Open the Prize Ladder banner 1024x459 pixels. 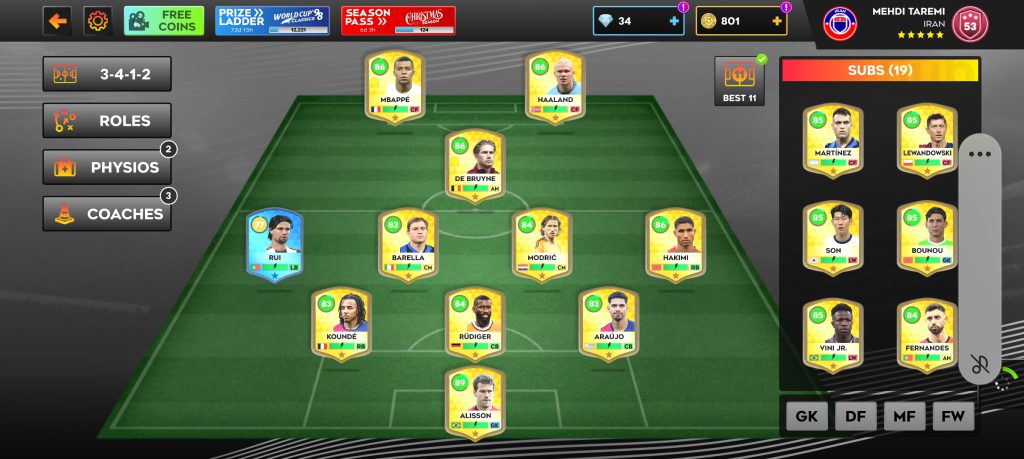tap(272, 21)
